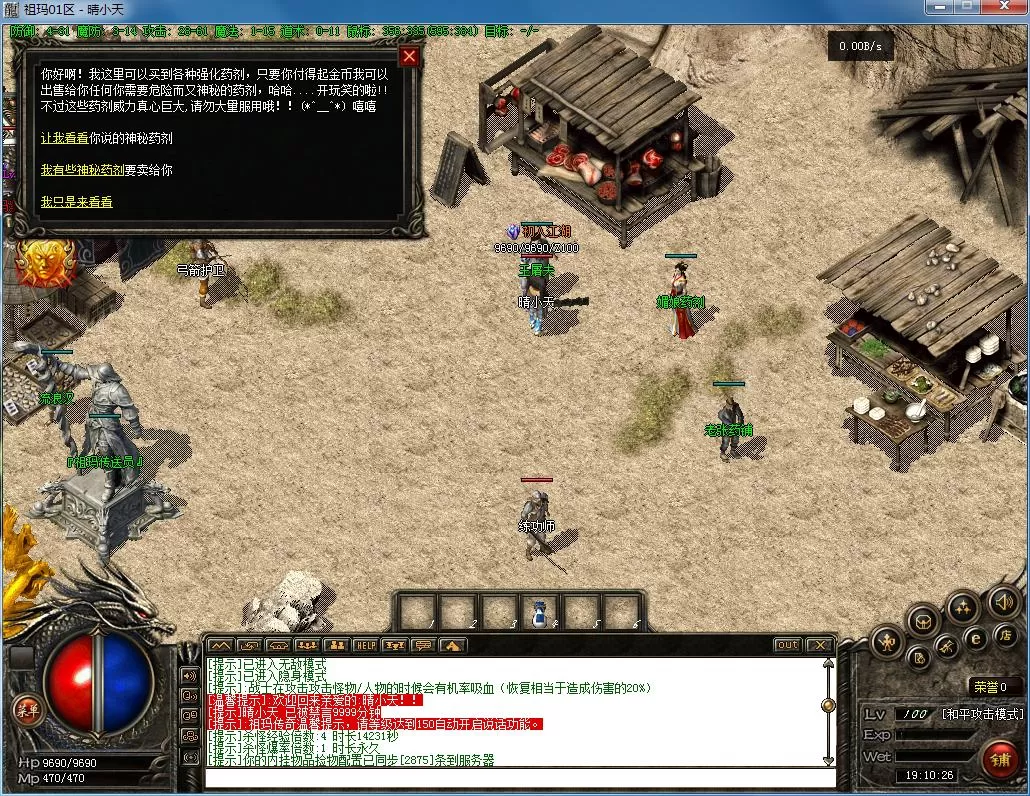Select the blue potion hotbar slot
The width and height of the screenshot is (1030, 796).
(x=540, y=612)
